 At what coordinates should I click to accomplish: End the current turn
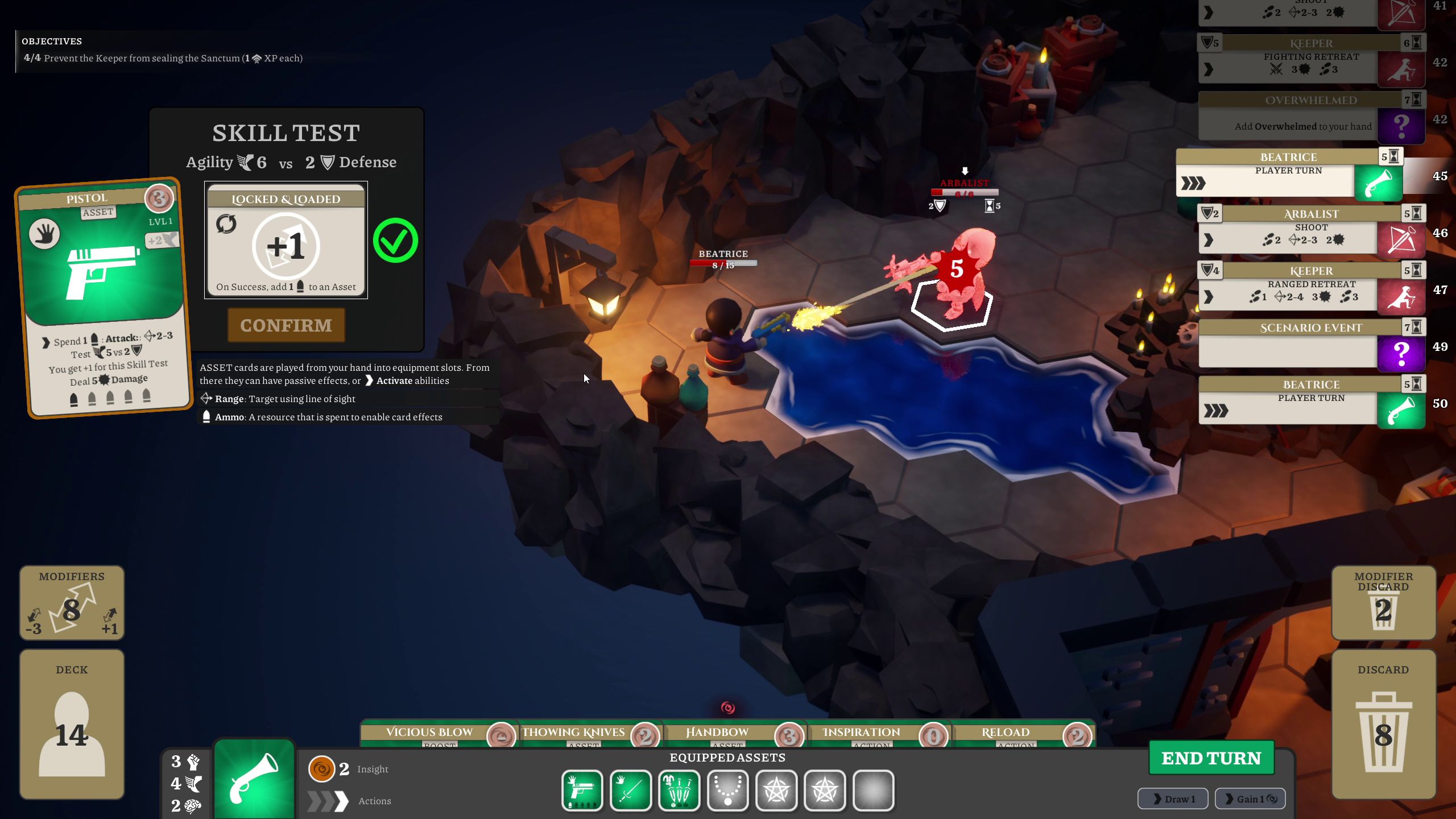tap(1211, 758)
